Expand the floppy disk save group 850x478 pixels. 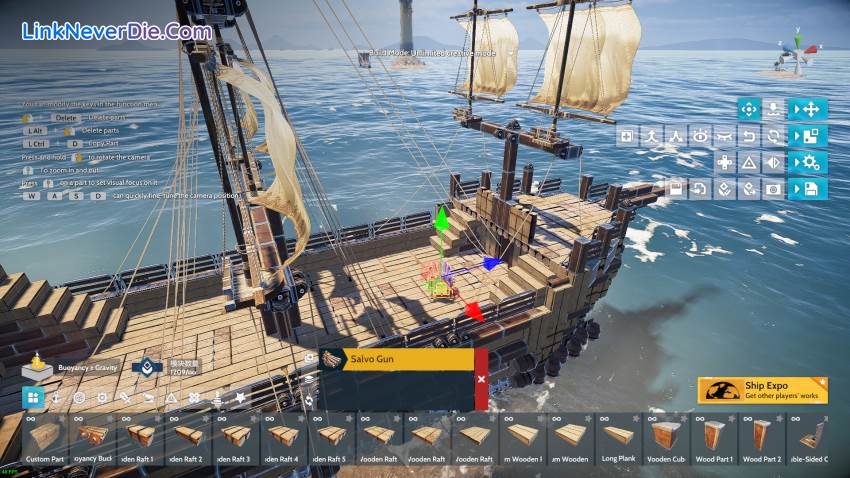point(807,188)
